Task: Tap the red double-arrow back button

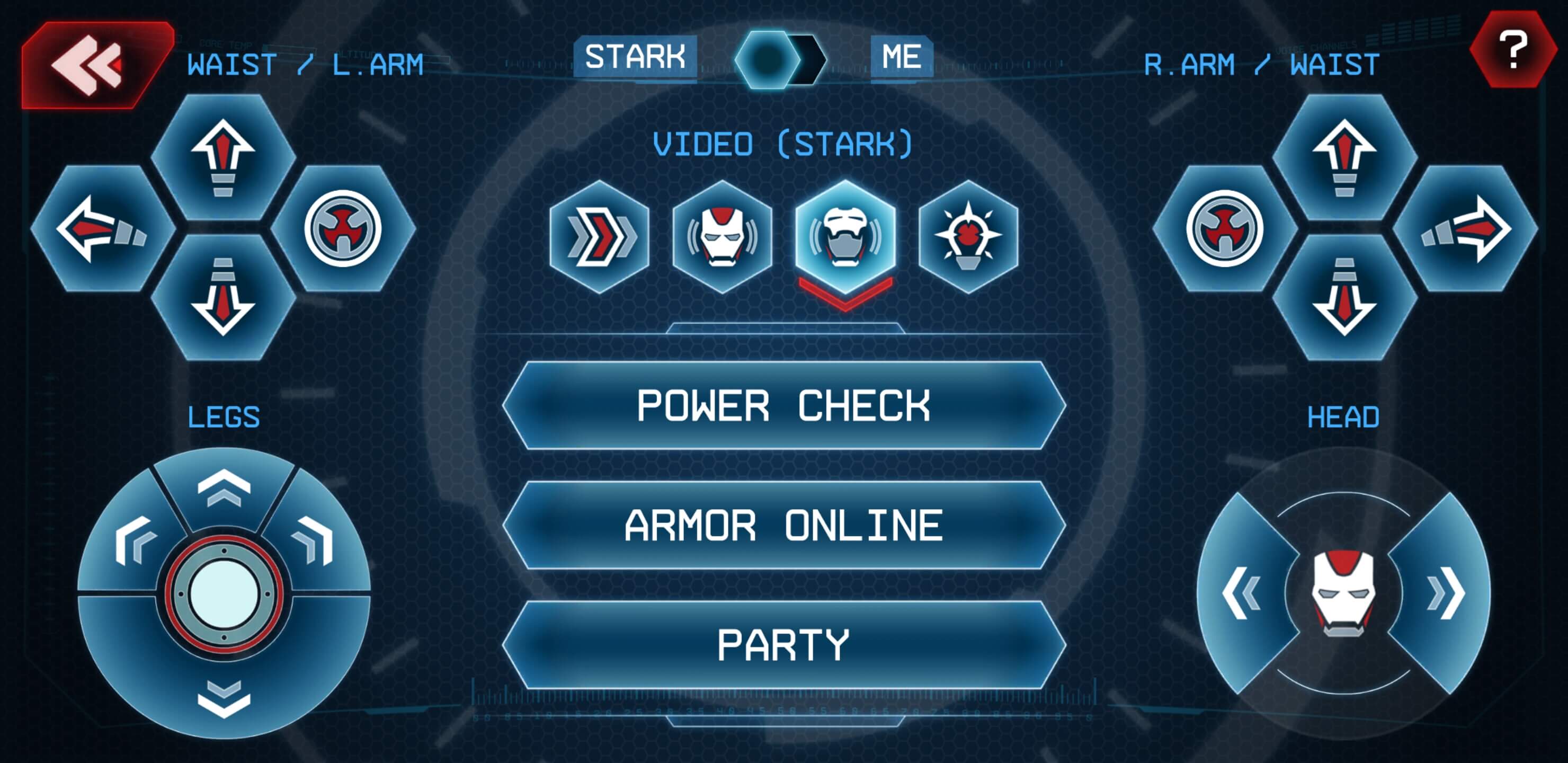Action: pos(91,65)
